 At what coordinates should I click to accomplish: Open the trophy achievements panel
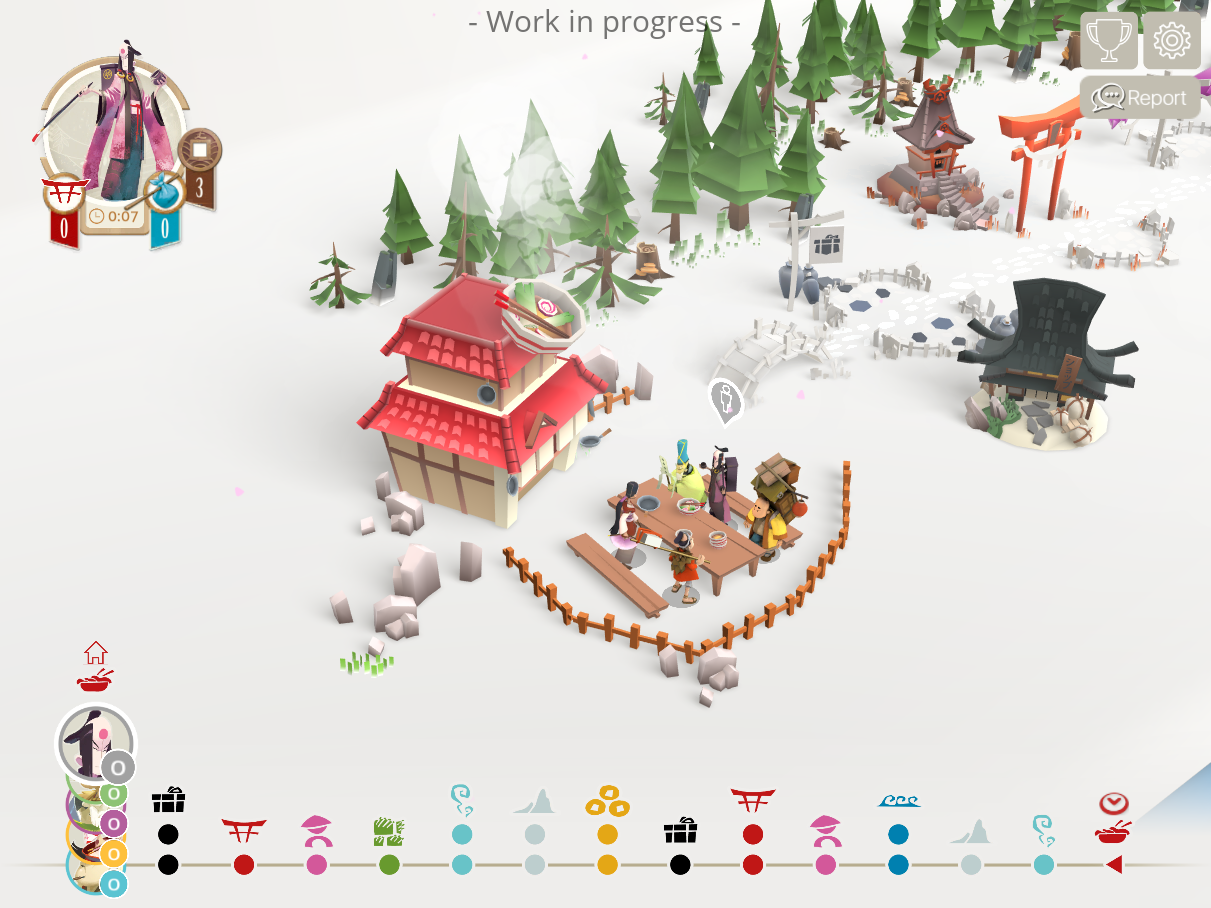1109,41
